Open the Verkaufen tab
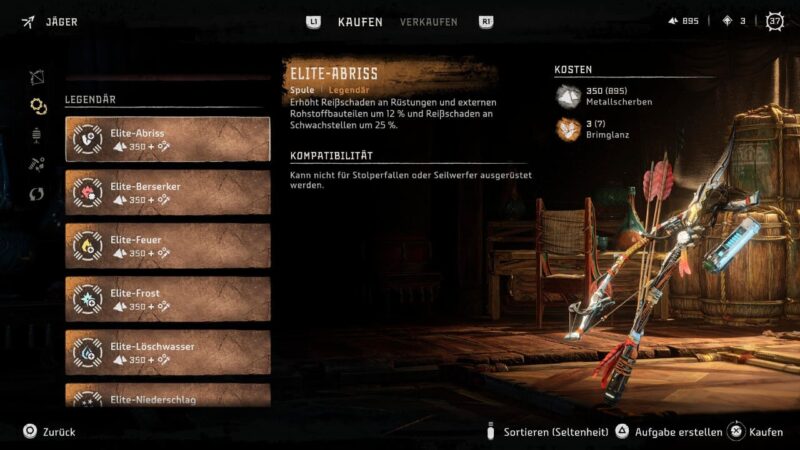Viewport: 800px width, 450px height. 429,22
